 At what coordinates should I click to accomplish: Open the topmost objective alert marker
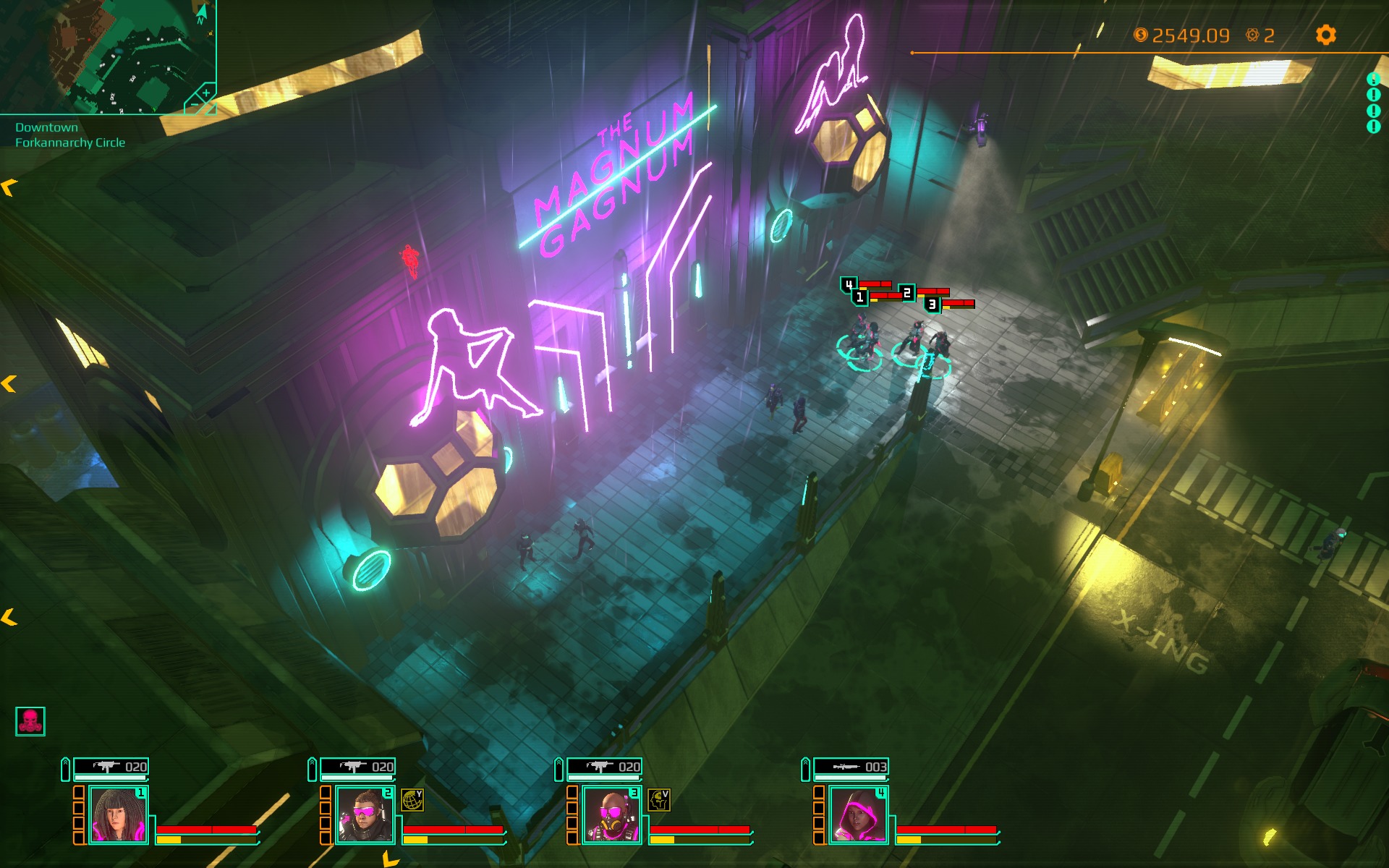coord(1373,79)
